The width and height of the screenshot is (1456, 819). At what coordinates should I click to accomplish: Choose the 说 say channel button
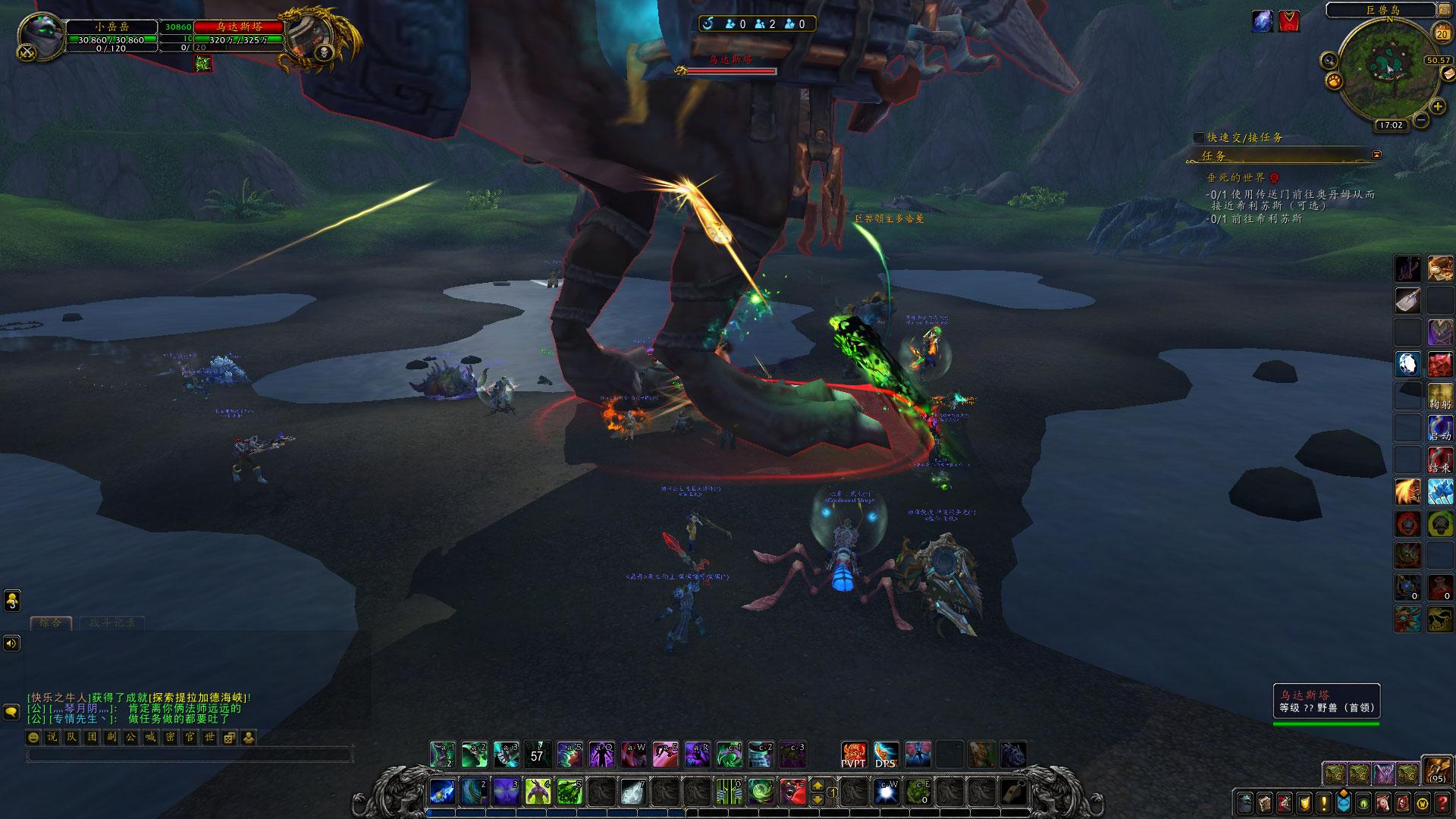point(52,737)
